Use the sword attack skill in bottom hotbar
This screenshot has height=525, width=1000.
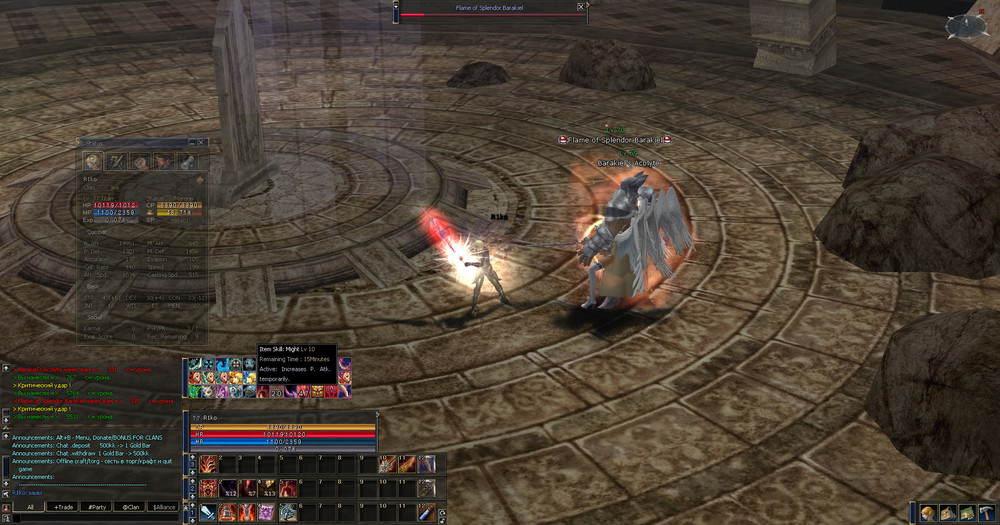click(207, 513)
